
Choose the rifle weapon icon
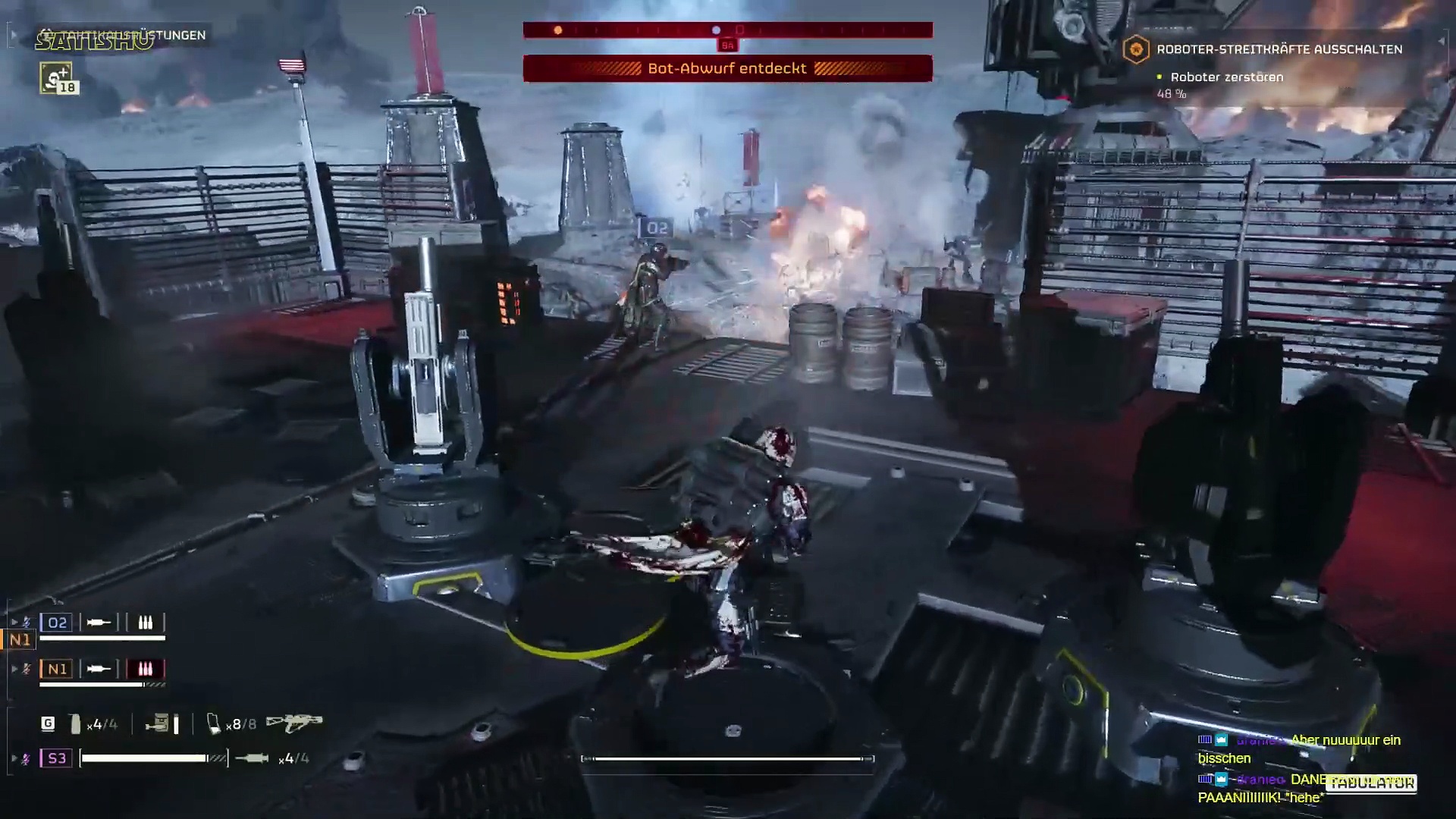294,723
